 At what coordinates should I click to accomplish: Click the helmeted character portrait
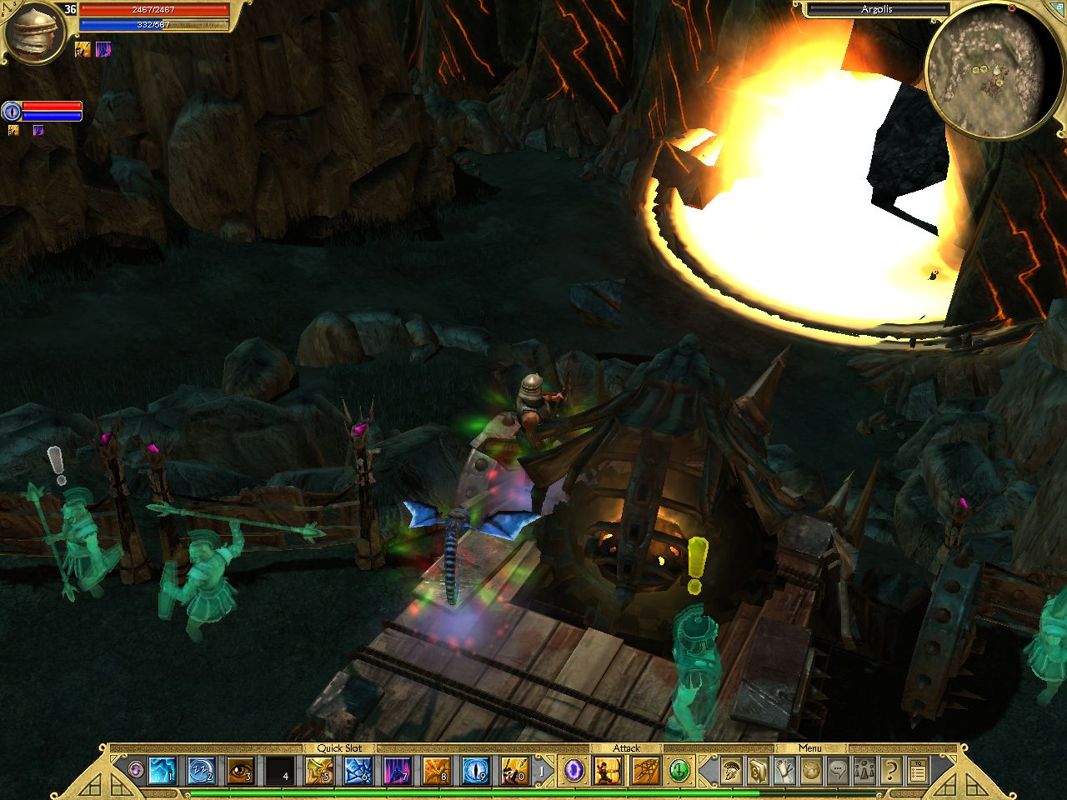pyautogui.click(x=35, y=30)
